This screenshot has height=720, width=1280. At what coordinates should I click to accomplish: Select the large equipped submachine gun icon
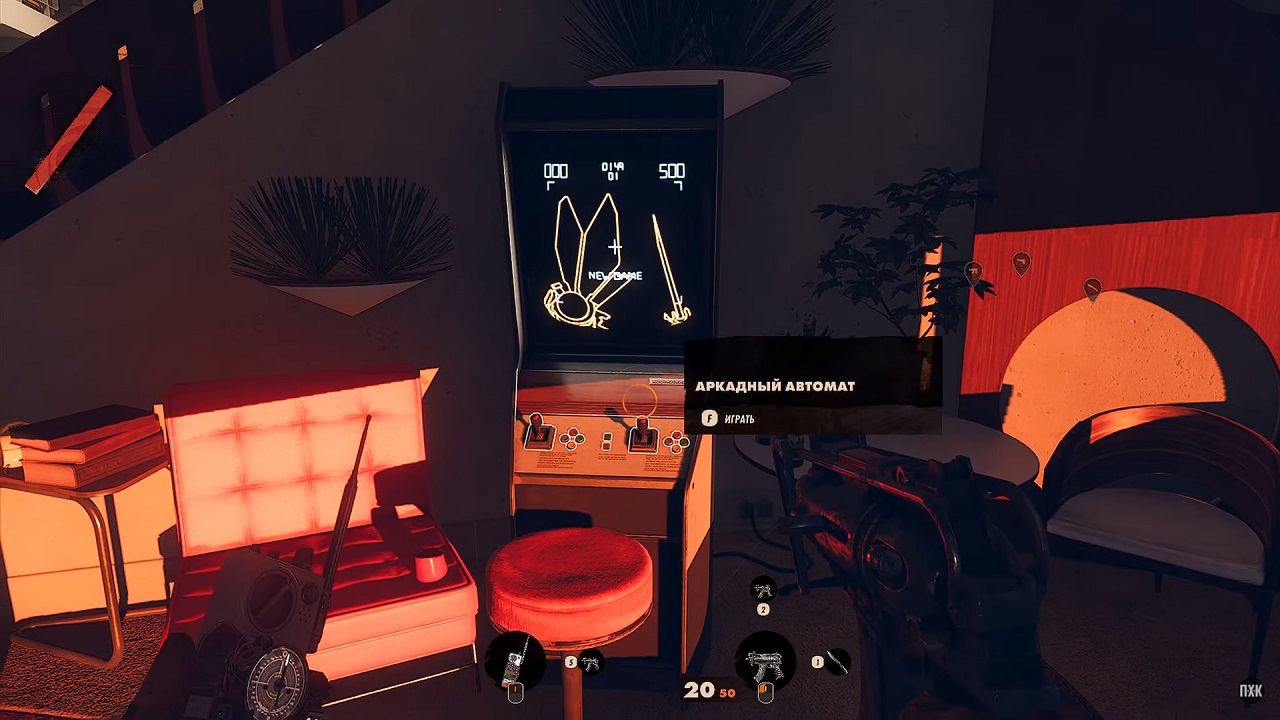tap(765, 661)
